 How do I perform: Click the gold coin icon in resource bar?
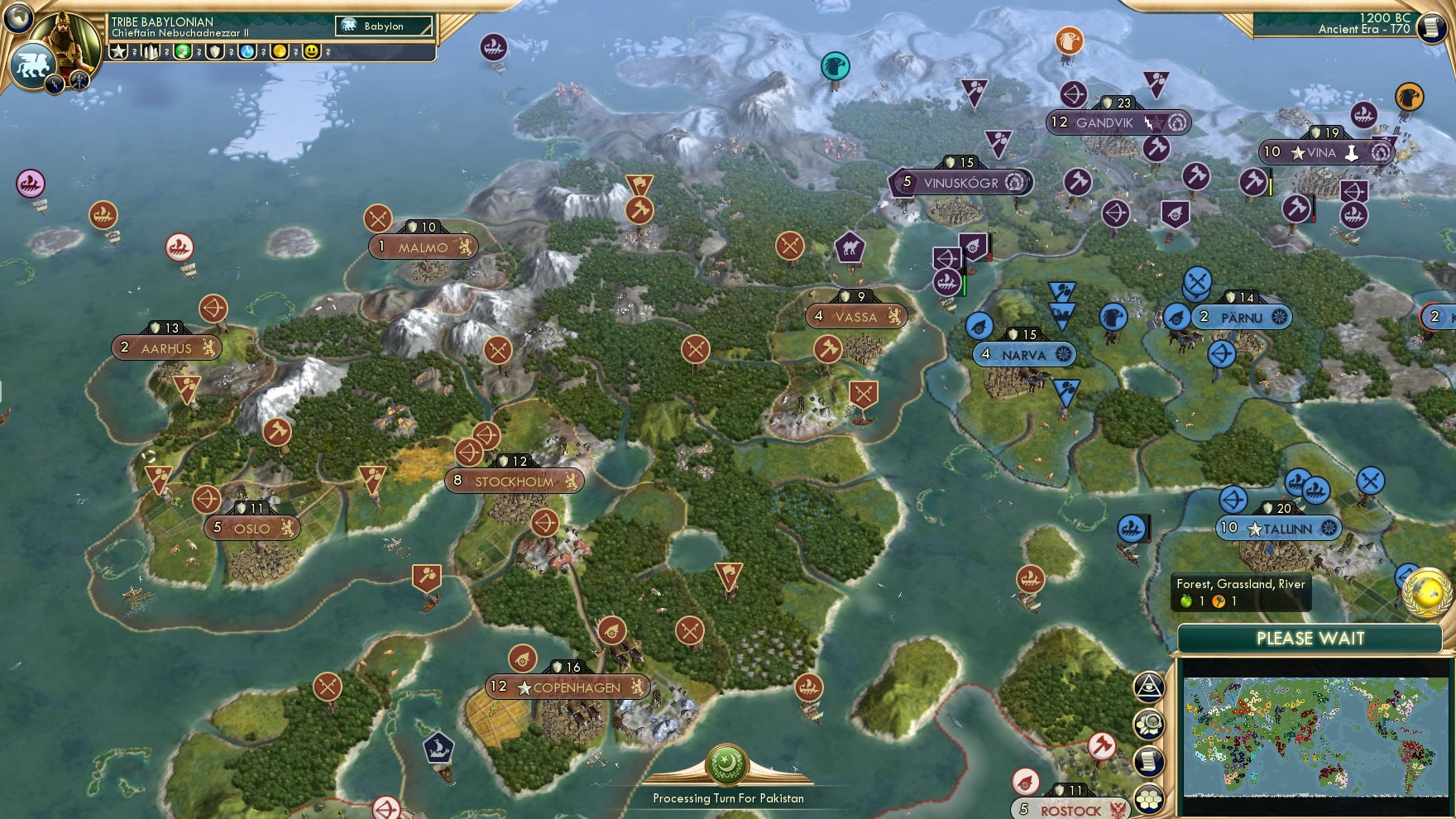tap(278, 54)
